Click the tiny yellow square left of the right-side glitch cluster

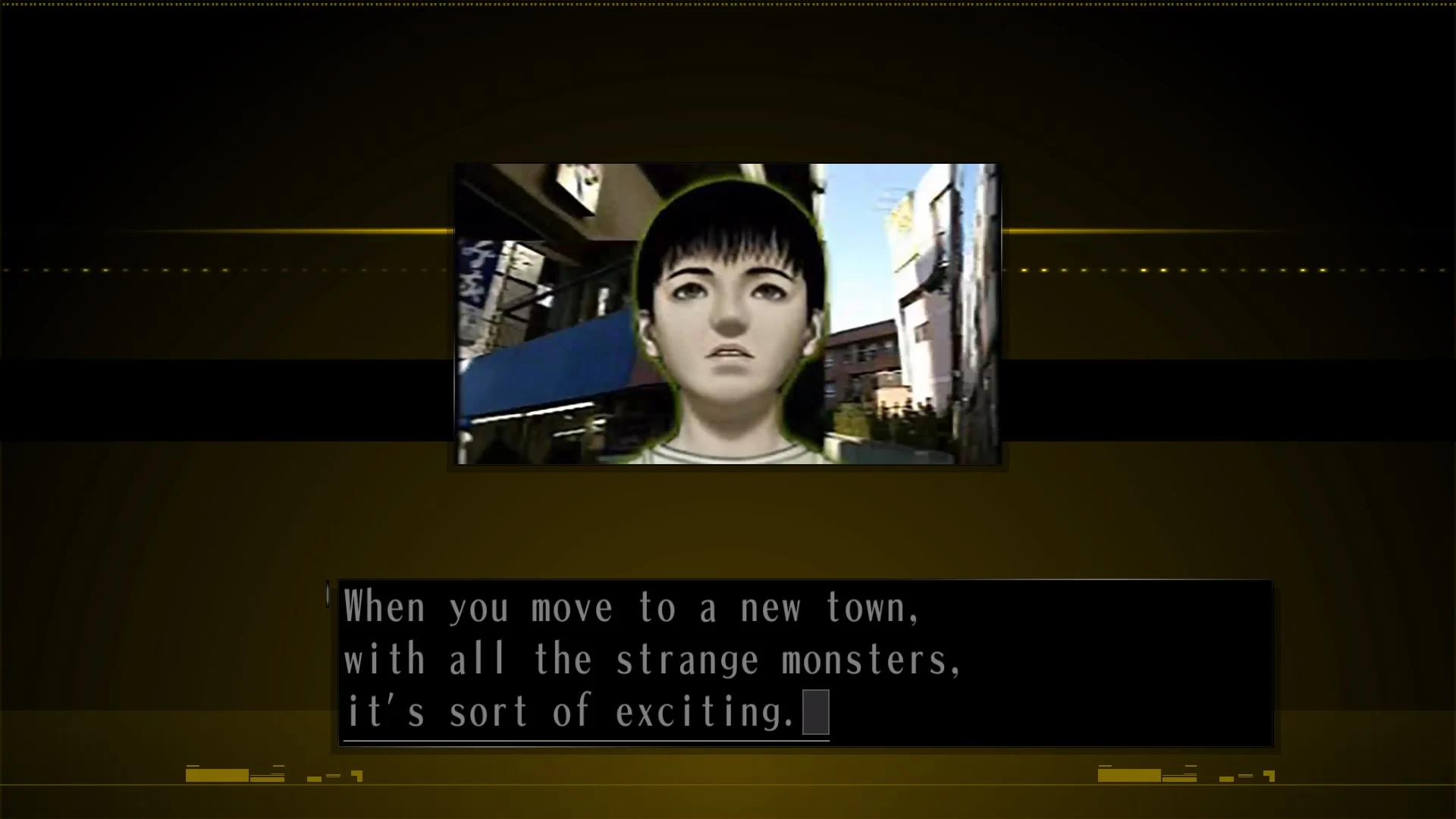[x=1225, y=777]
